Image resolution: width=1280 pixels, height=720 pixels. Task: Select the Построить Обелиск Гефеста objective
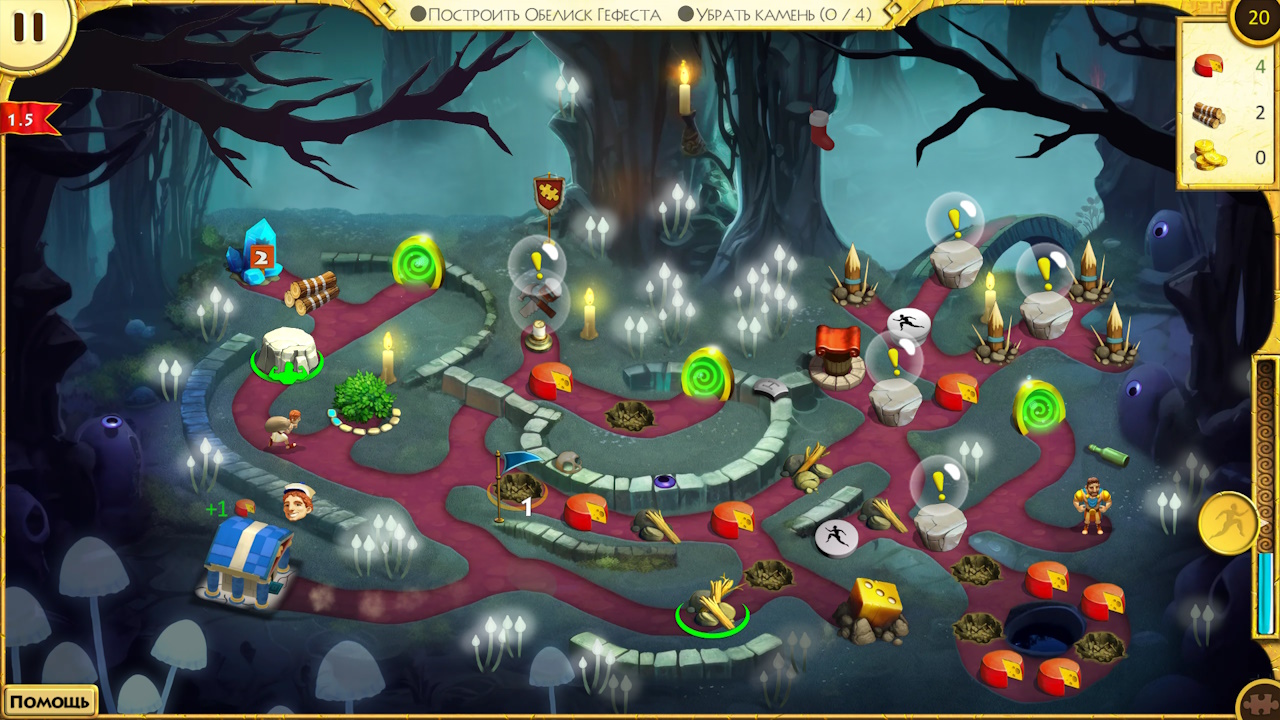point(537,15)
